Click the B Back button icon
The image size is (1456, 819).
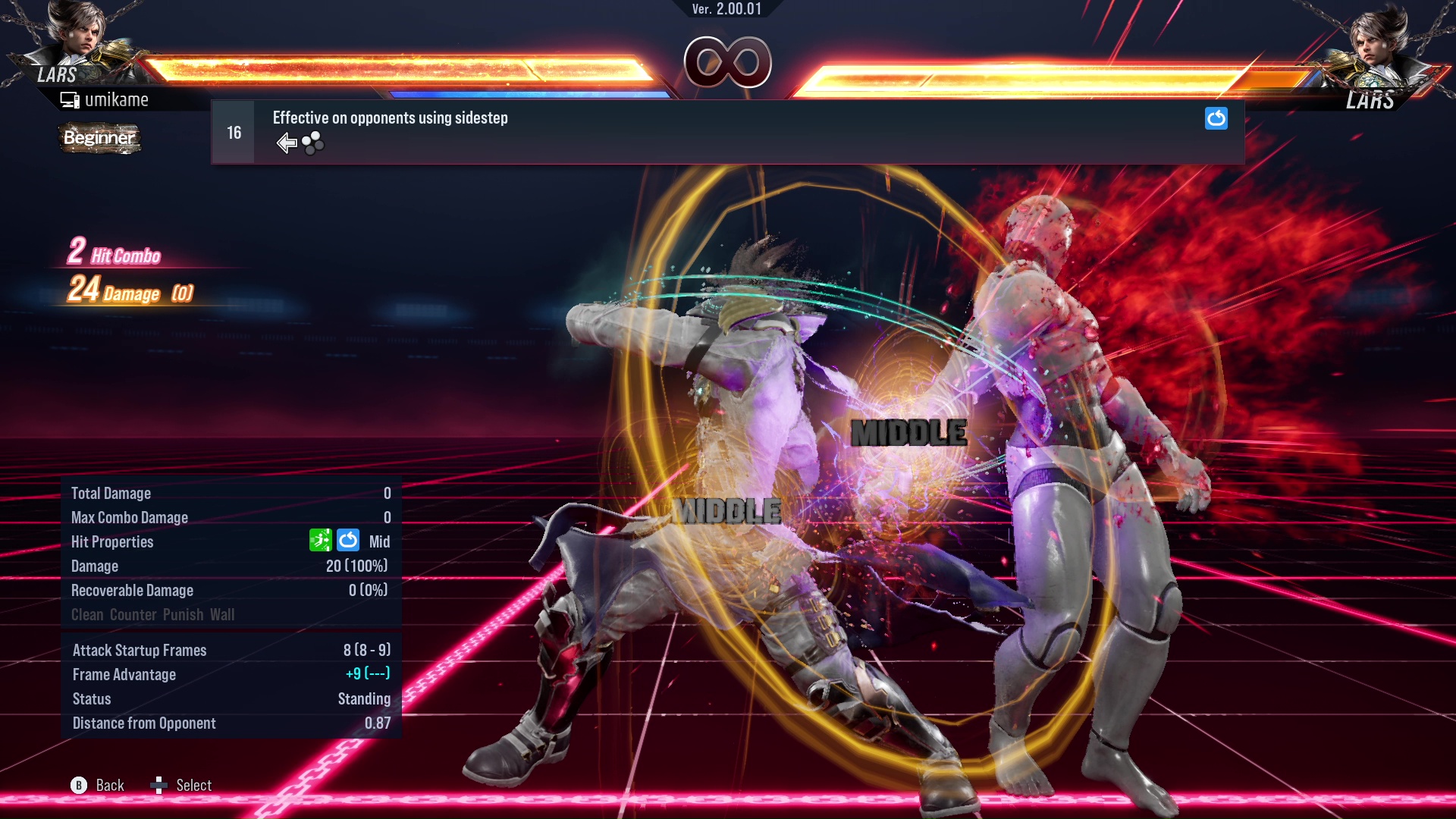79,785
